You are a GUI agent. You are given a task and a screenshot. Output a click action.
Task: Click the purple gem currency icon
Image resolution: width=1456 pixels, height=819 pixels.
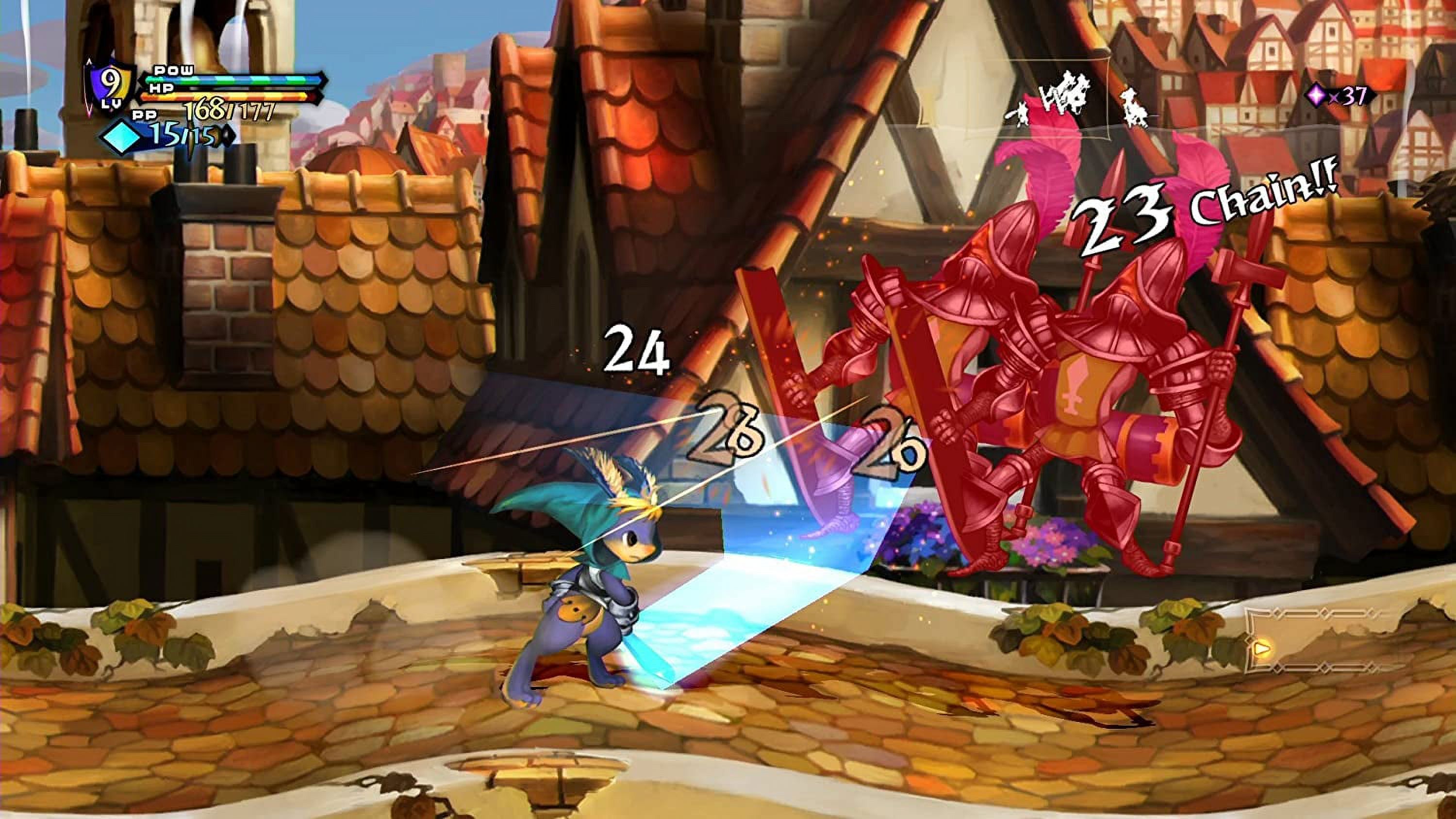coord(1315,95)
